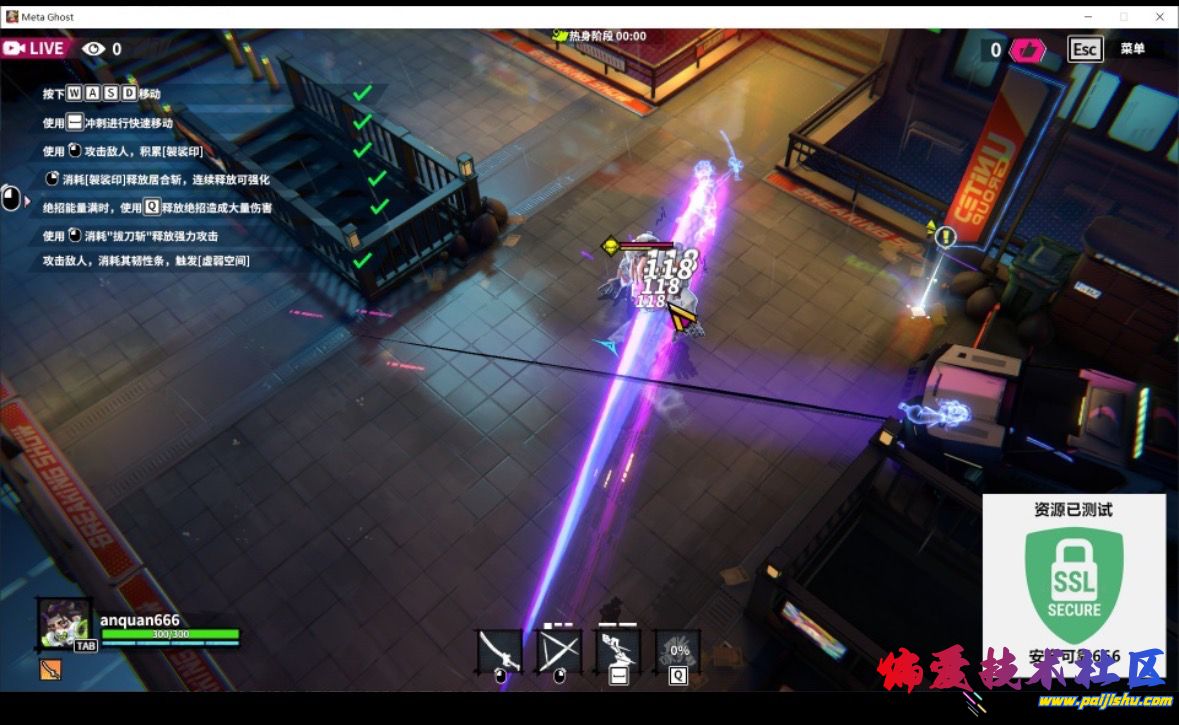Viewport: 1179px width, 725px height.
Task: Click the LIVE broadcast indicator
Action: [x=35, y=48]
